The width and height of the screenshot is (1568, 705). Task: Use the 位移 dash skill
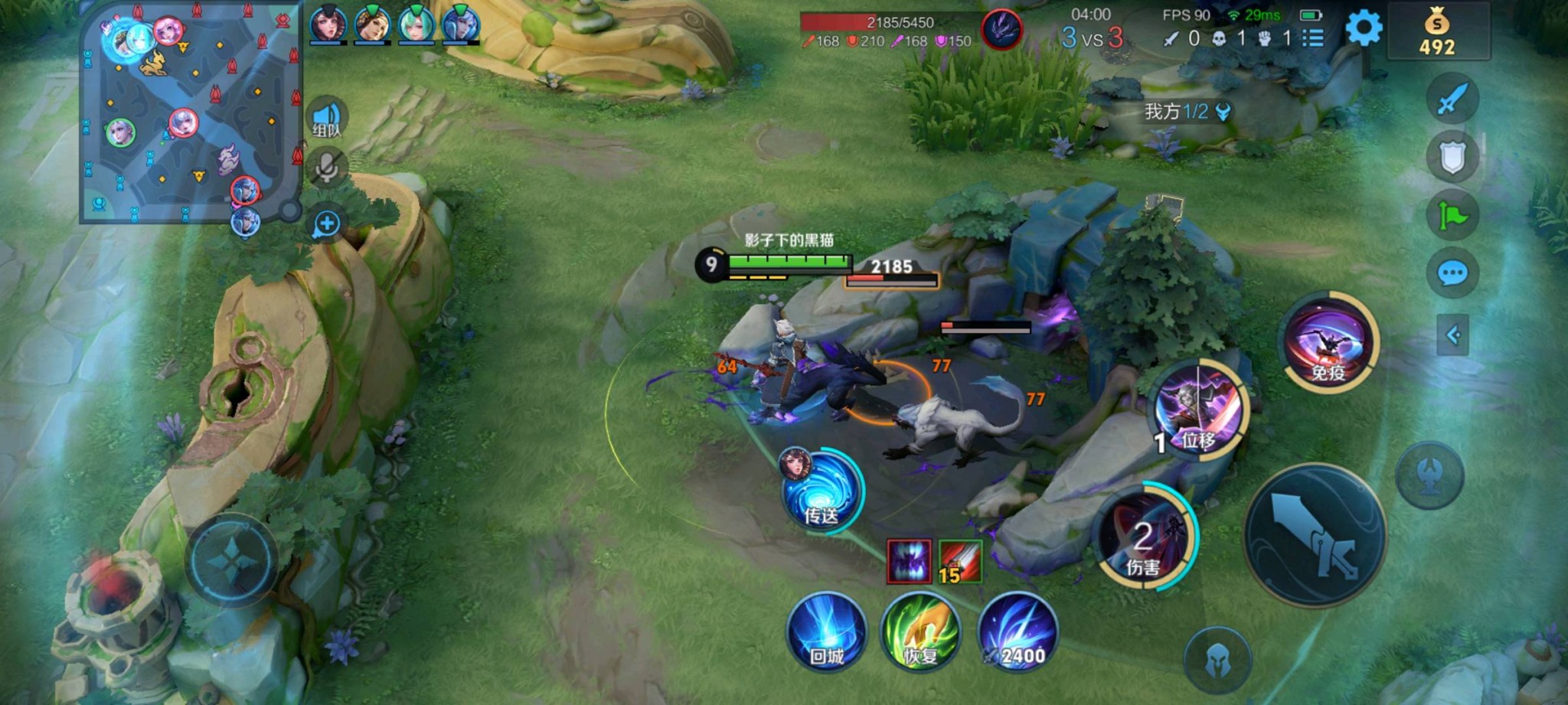[1200, 410]
